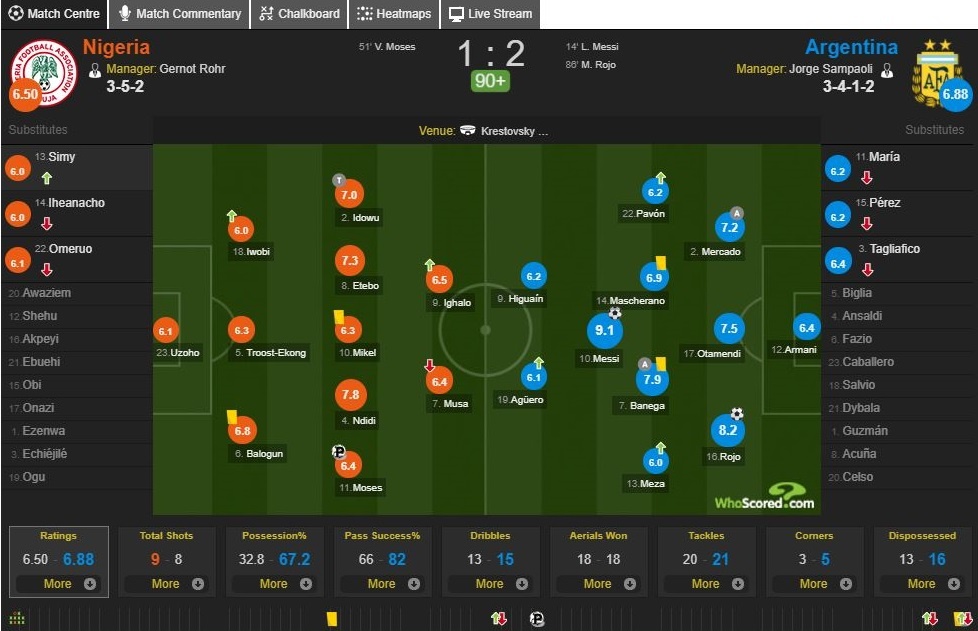
Task: Select Messi's 9.1 rating marker
Action: (604, 330)
